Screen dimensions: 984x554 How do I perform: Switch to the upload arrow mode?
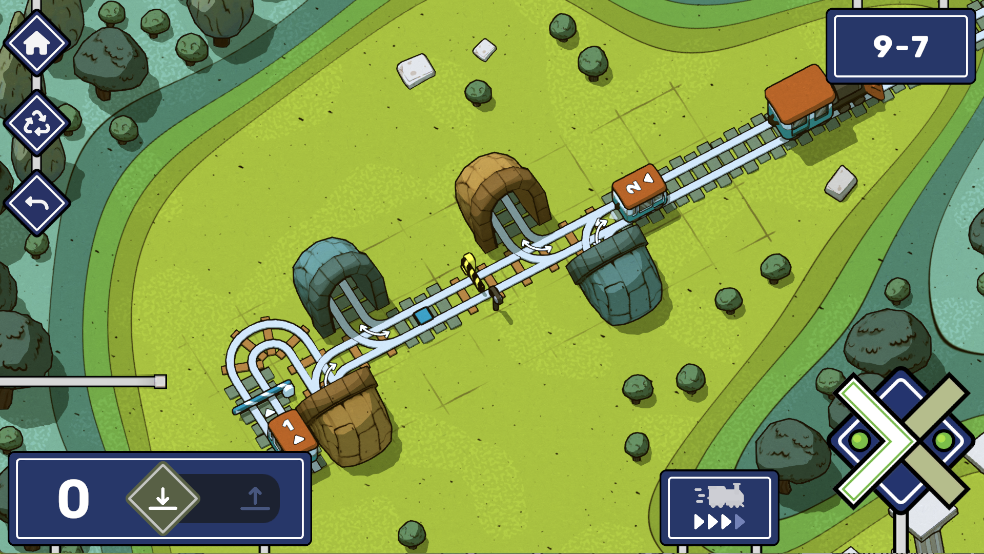point(254,498)
